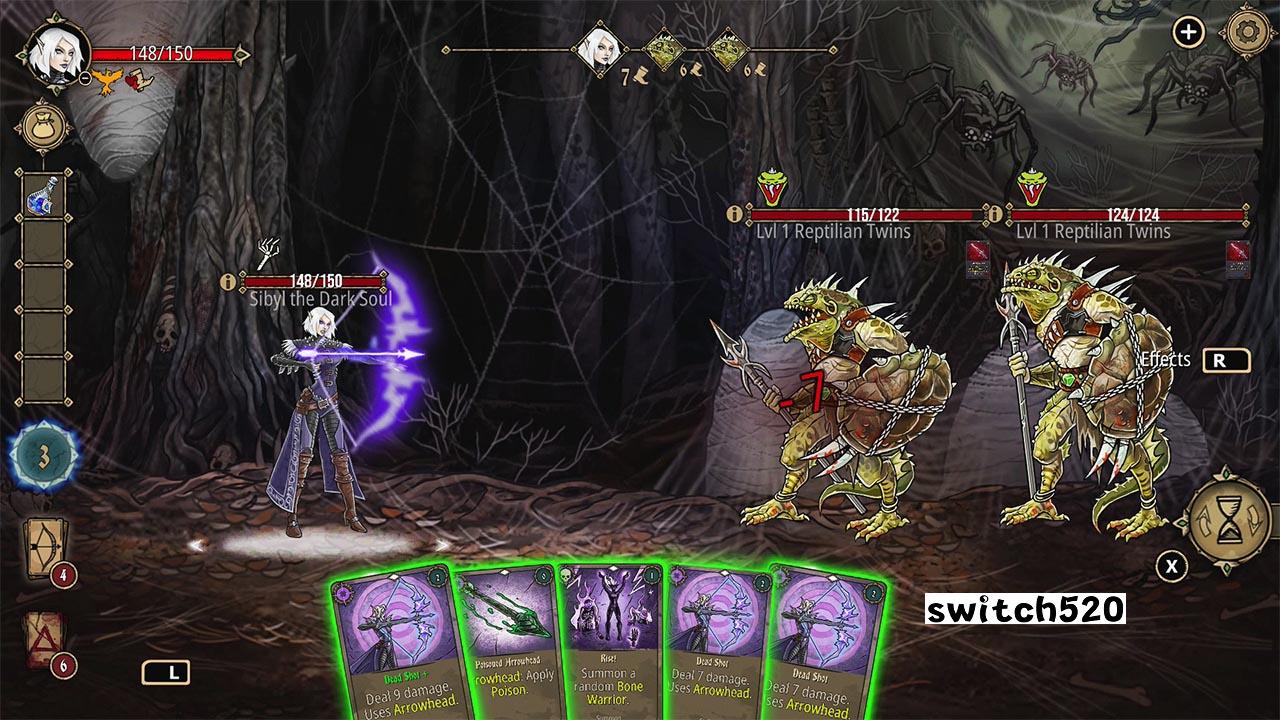
Task: View the red discard pile
Action: click(x=42, y=638)
